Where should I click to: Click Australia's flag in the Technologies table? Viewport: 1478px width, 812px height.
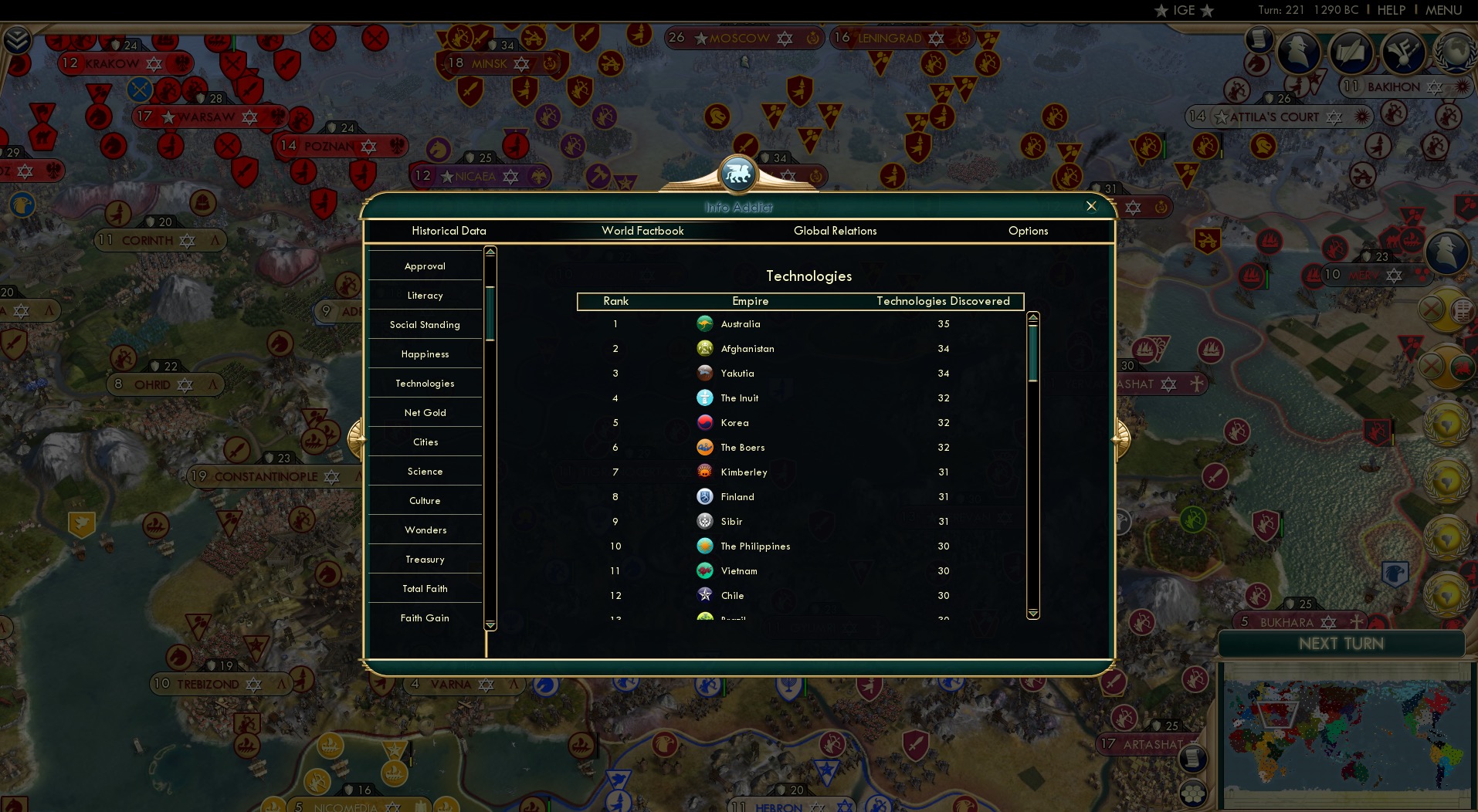click(x=705, y=324)
